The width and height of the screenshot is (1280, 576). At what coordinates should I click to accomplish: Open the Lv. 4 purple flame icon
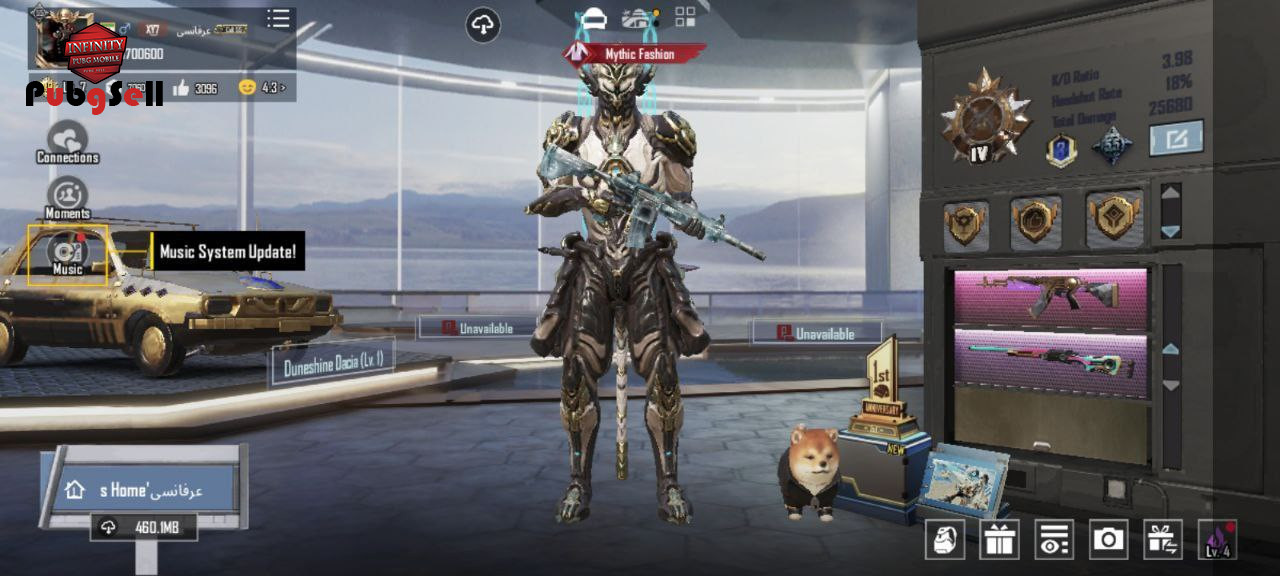pos(1218,540)
